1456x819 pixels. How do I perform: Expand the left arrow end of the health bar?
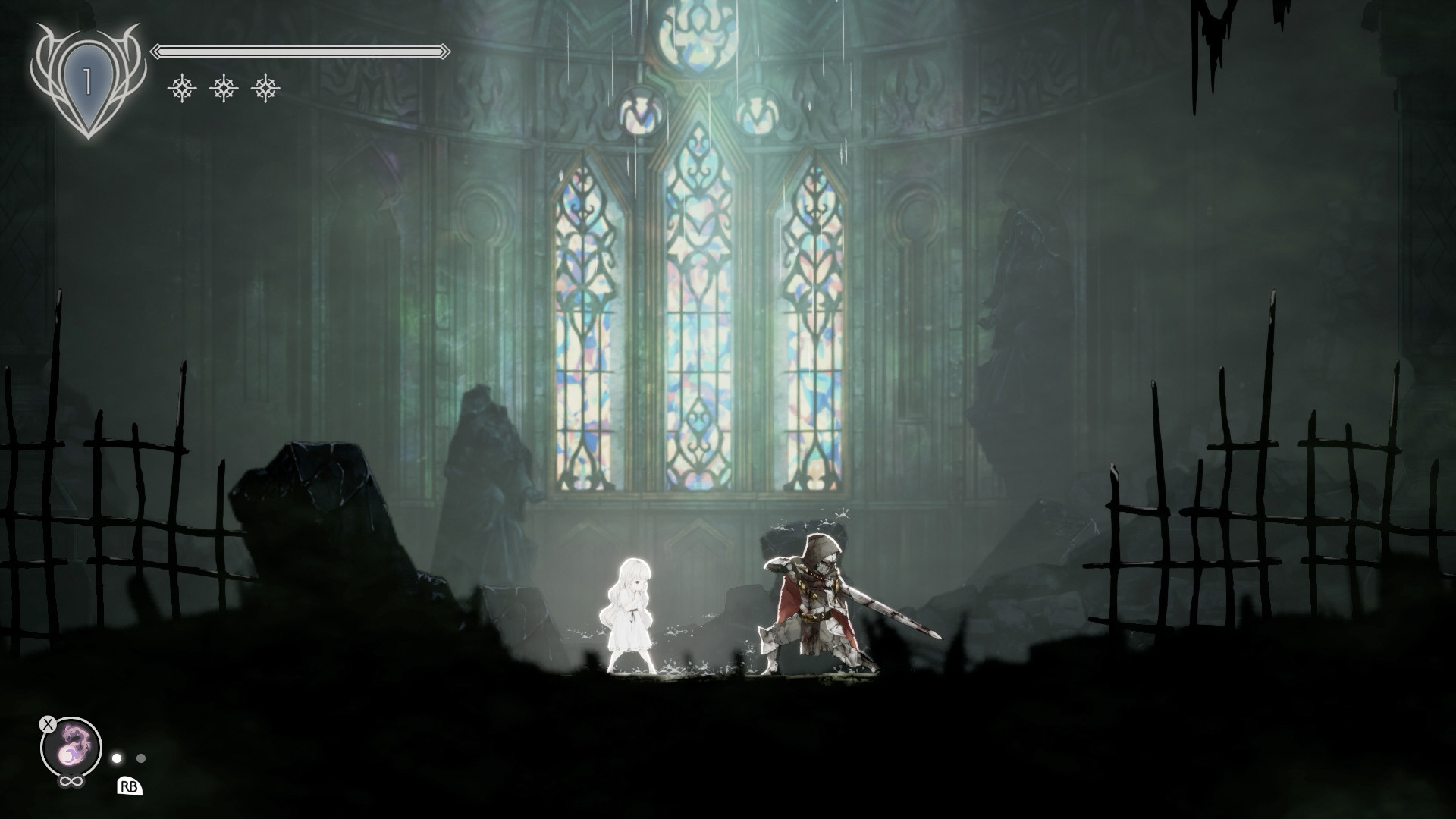[157, 50]
